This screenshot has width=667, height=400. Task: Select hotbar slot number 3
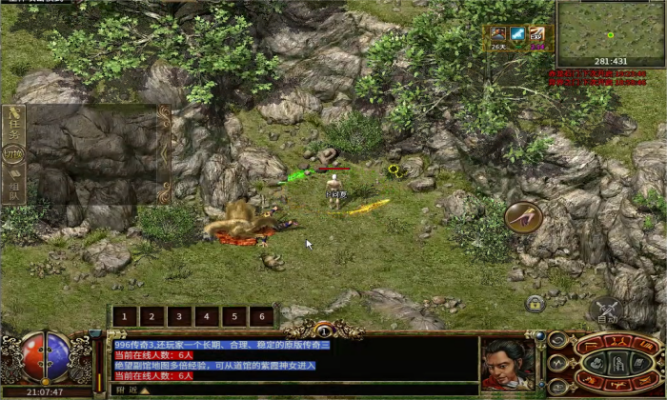pyautogui.click(x=180, y=316)
